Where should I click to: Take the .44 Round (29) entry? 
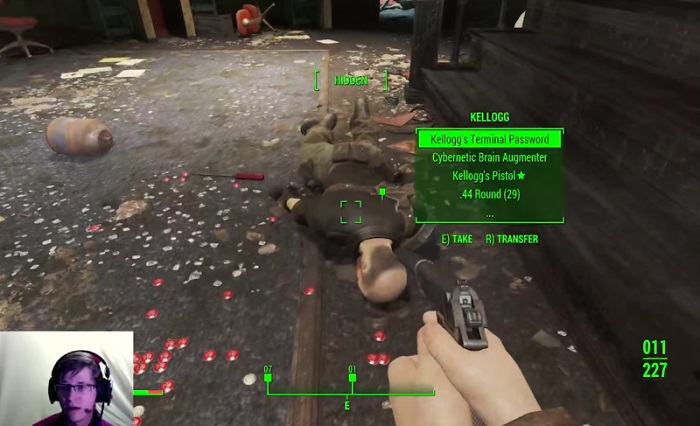(x=489, y=194)
